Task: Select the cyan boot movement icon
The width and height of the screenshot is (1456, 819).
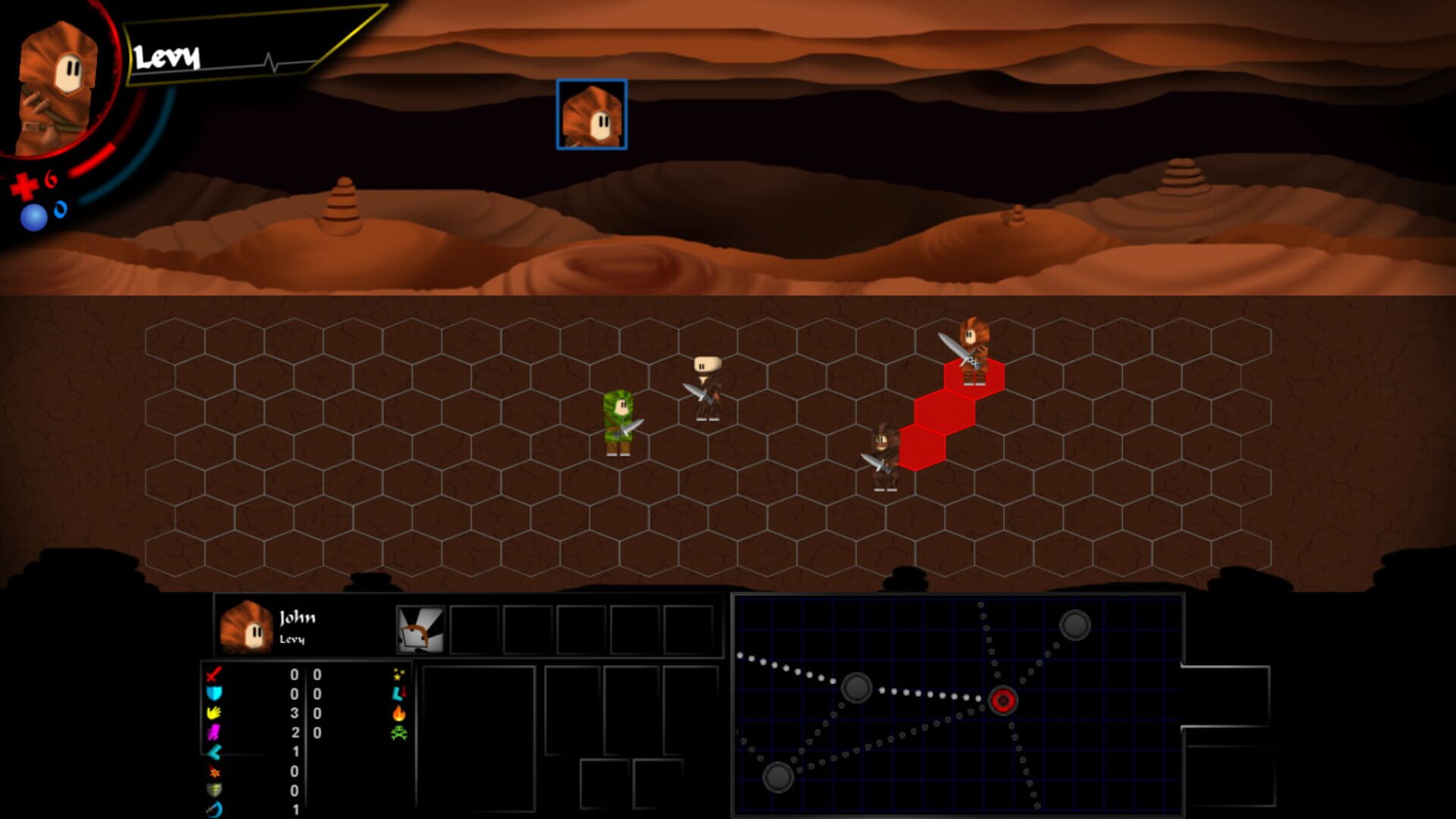Action: 400,693
